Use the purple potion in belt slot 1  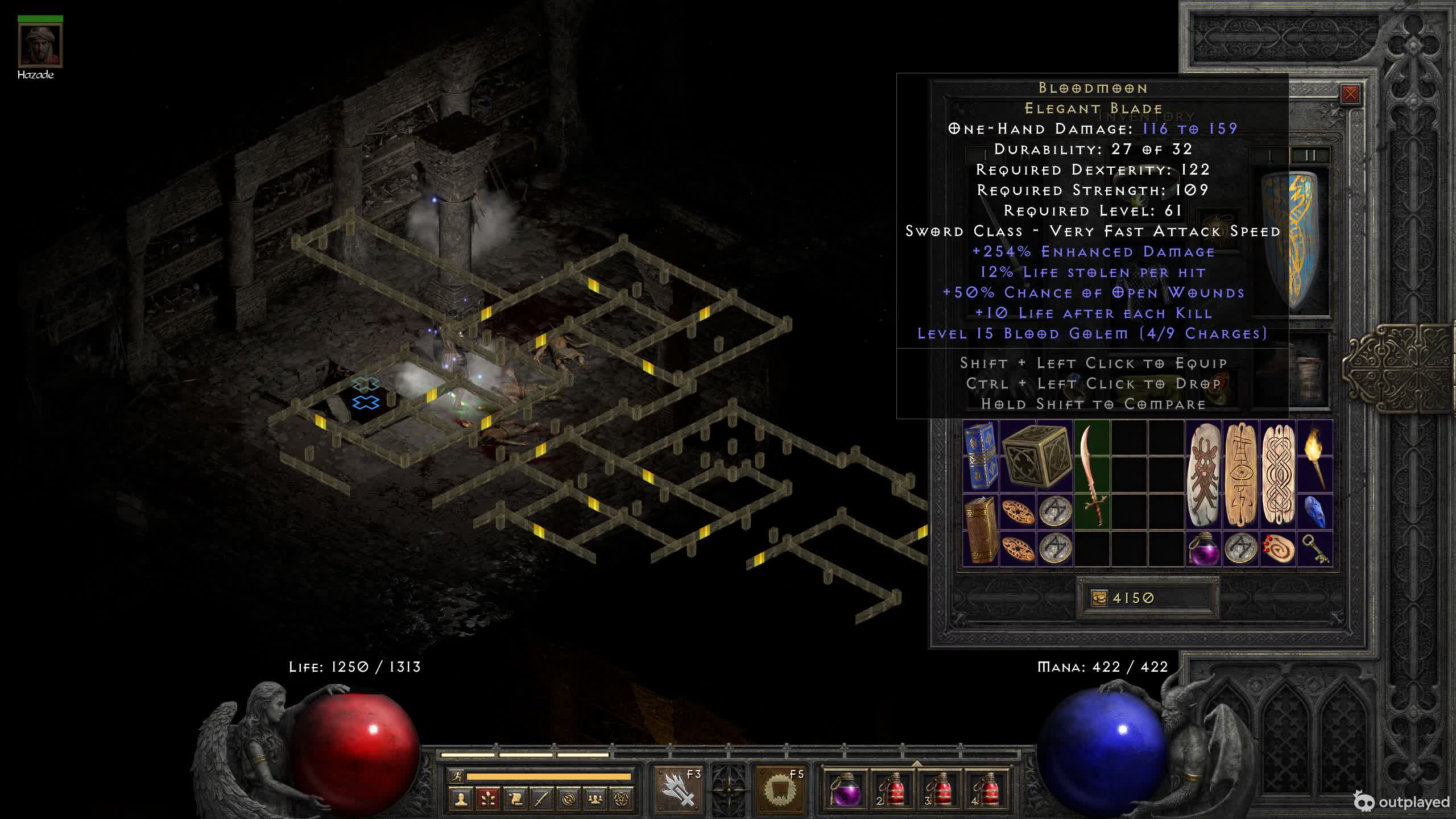(844, 789)
